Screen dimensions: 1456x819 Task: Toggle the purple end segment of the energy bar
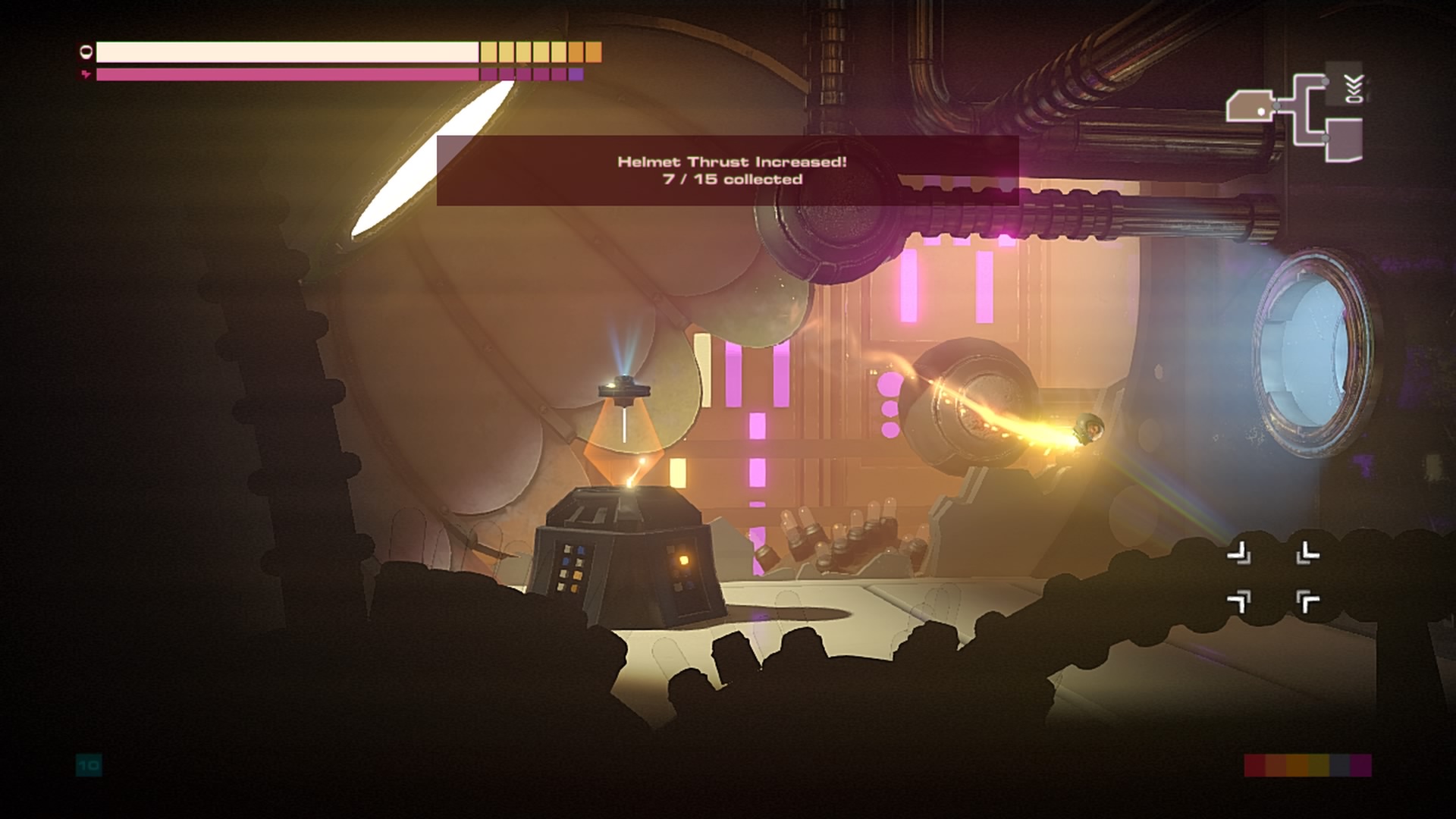576,74
